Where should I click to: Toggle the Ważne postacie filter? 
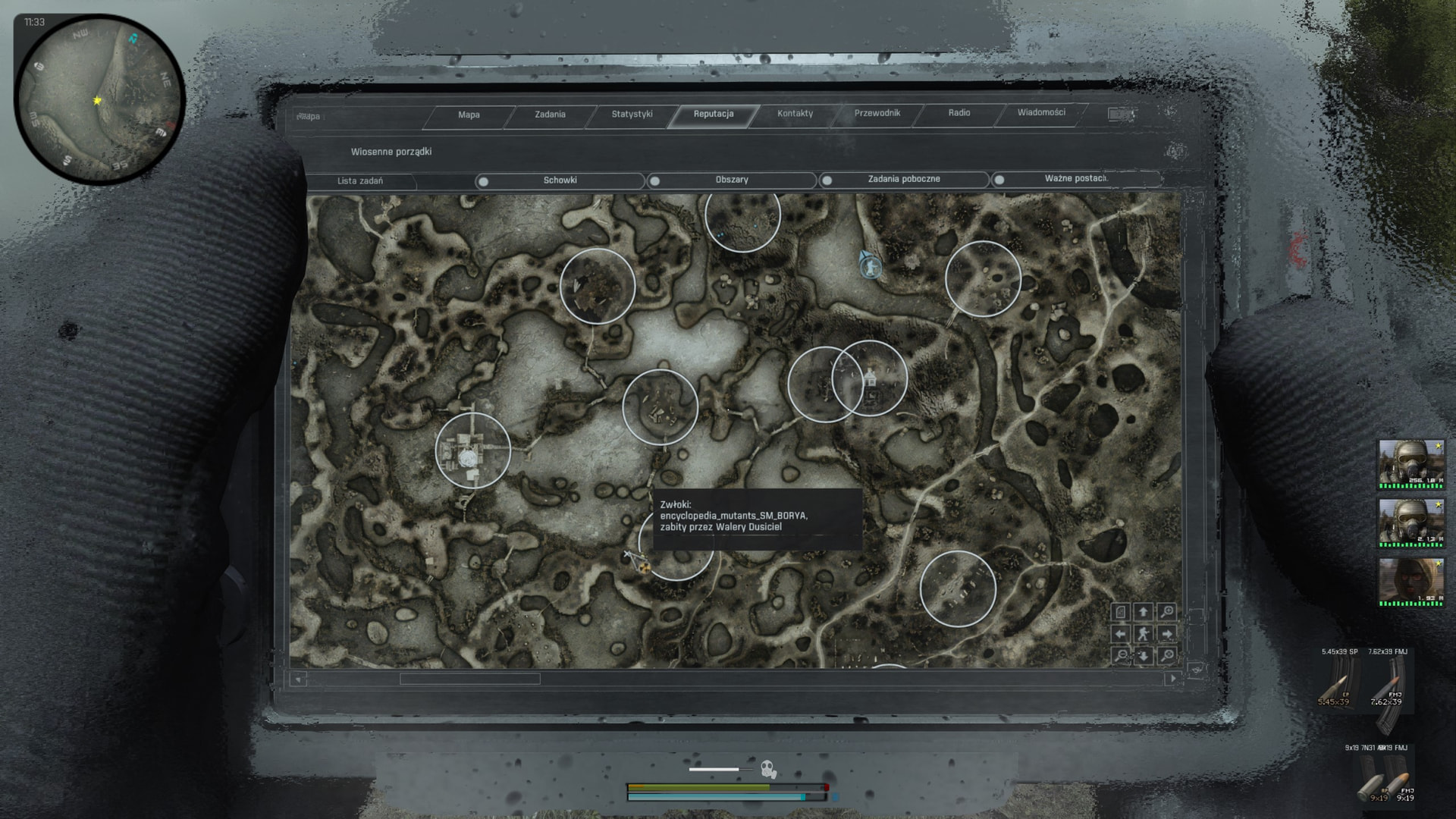[1075, 179]
